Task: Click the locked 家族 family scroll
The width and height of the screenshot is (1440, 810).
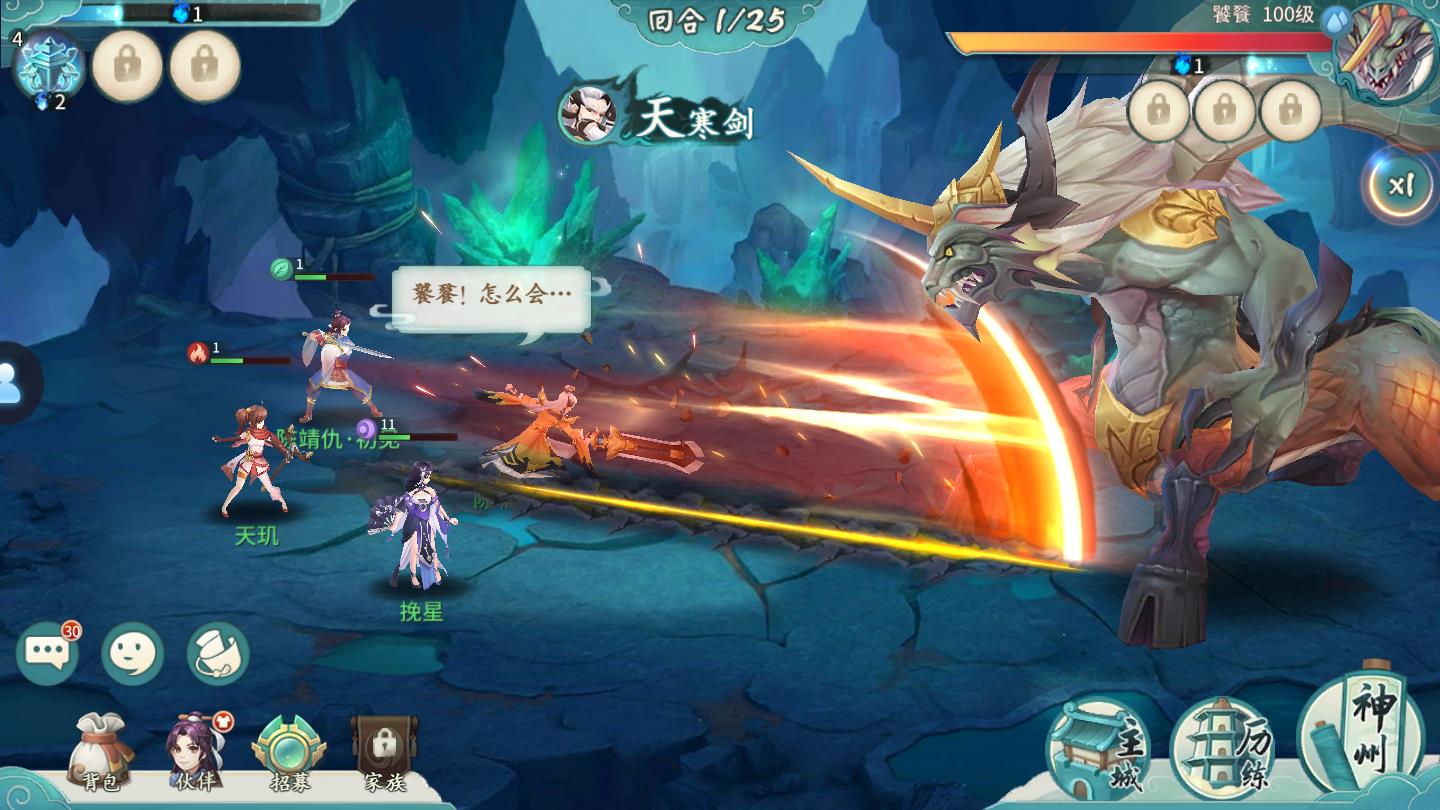Action: click(x=380, y=750)
